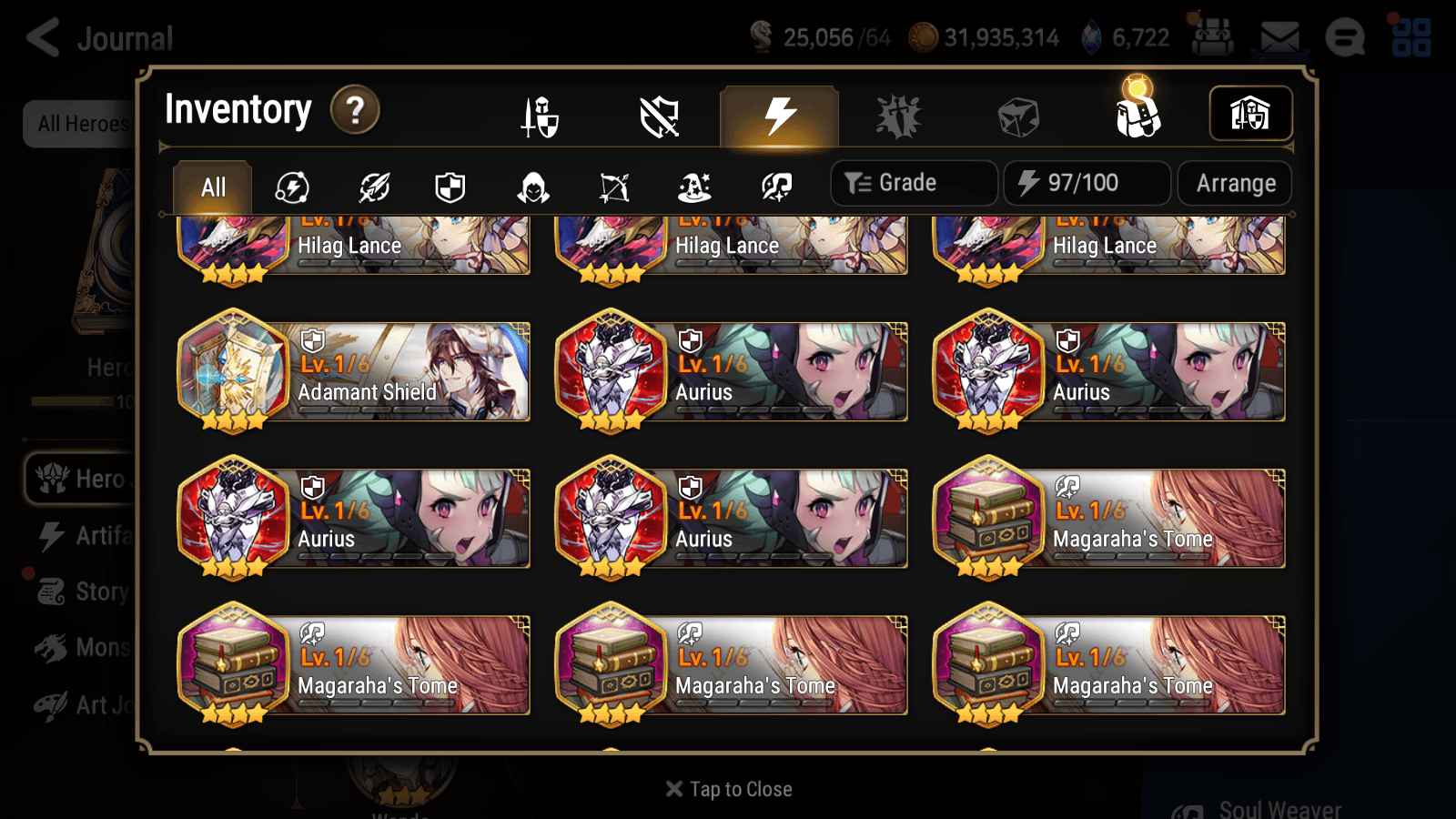Open the Storage building tab

(x=1249, y=114)
